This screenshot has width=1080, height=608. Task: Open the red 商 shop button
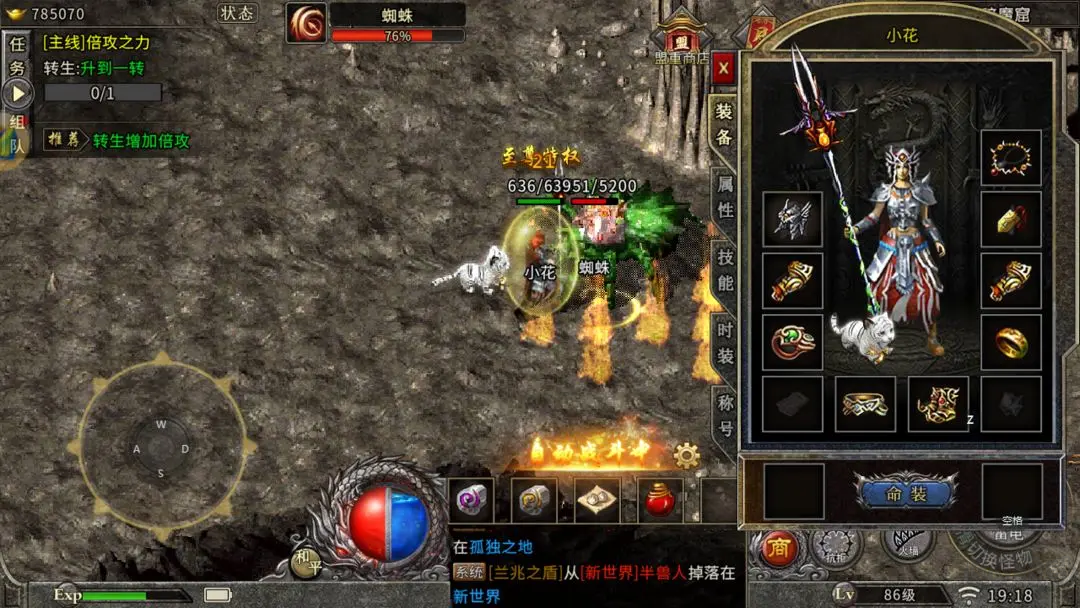click(x=778, y=548)
